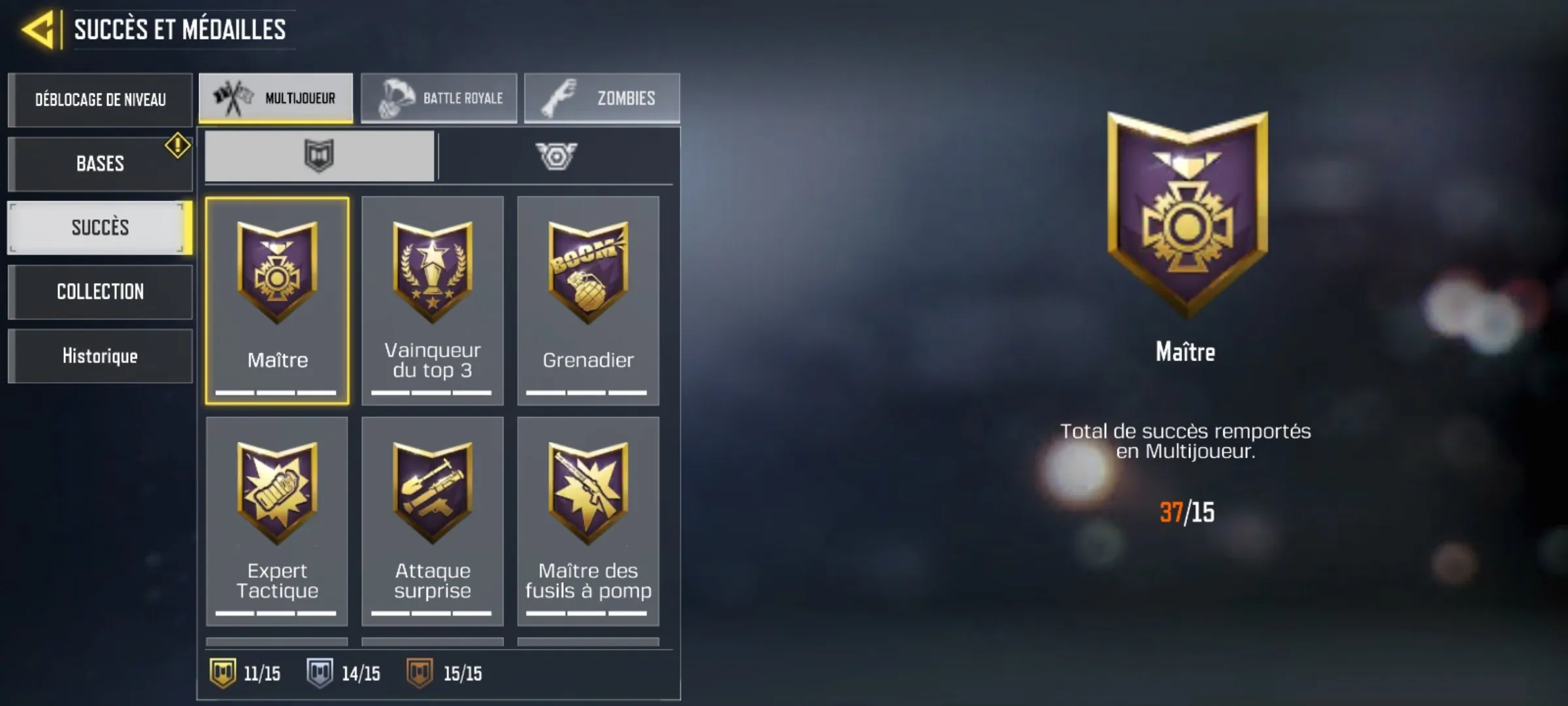This screenshot has height=706, width=1568.
Task: Open the Zombies tab
Action: 601,98
